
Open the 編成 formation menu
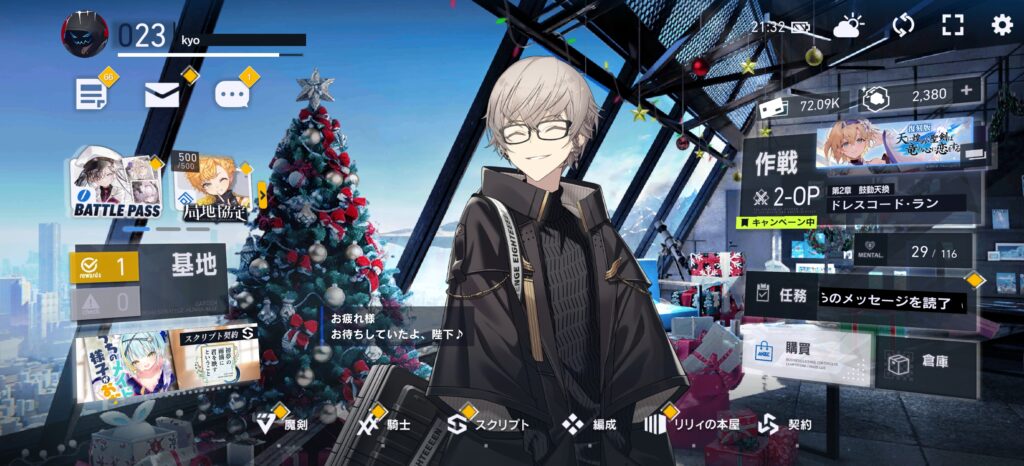pos(589,424)
